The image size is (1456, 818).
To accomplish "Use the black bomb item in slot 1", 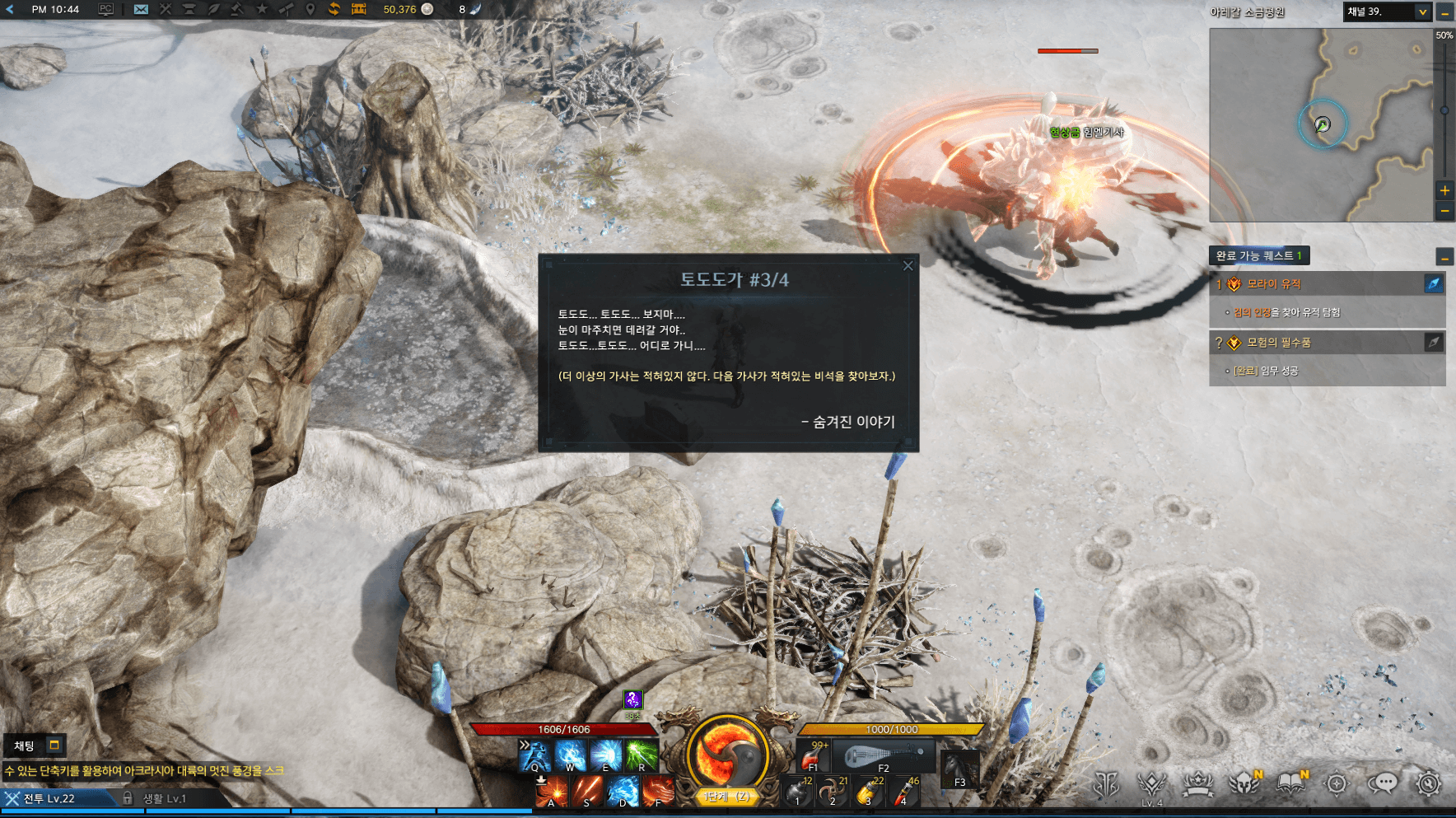I will [797, 792].
